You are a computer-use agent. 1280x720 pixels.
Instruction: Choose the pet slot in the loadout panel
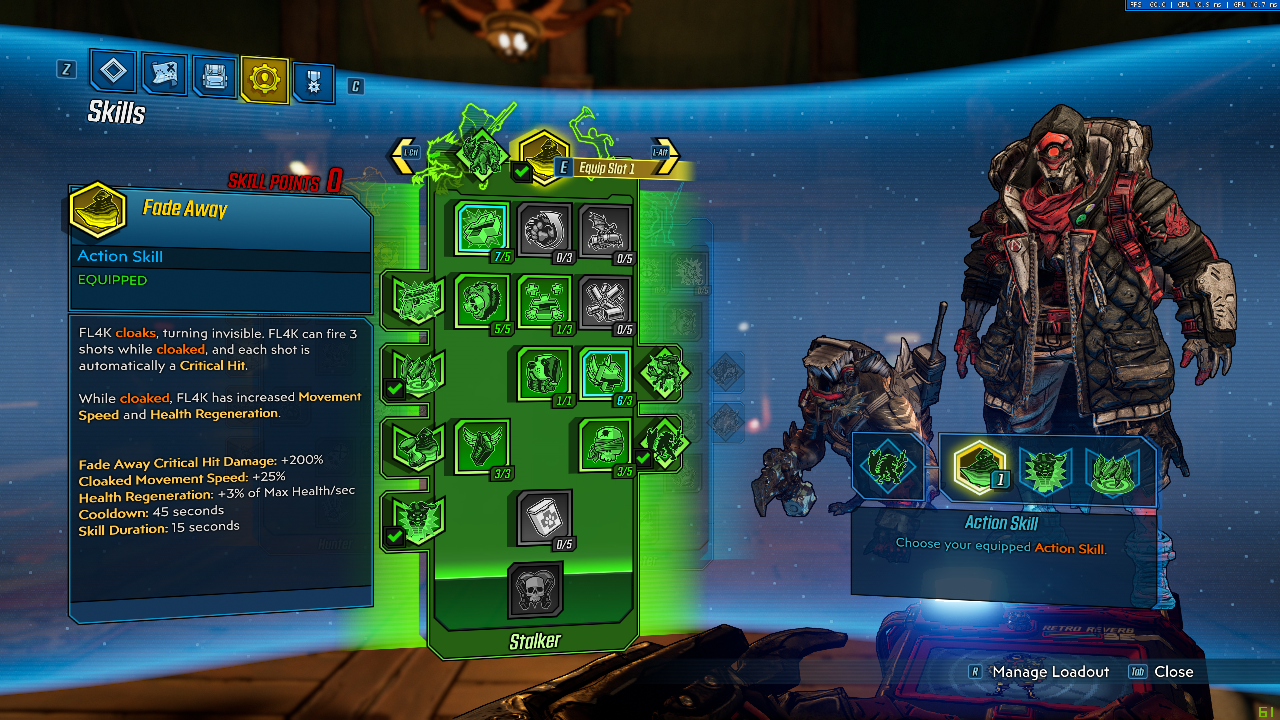pyautogui.click(x=887, y=466)
